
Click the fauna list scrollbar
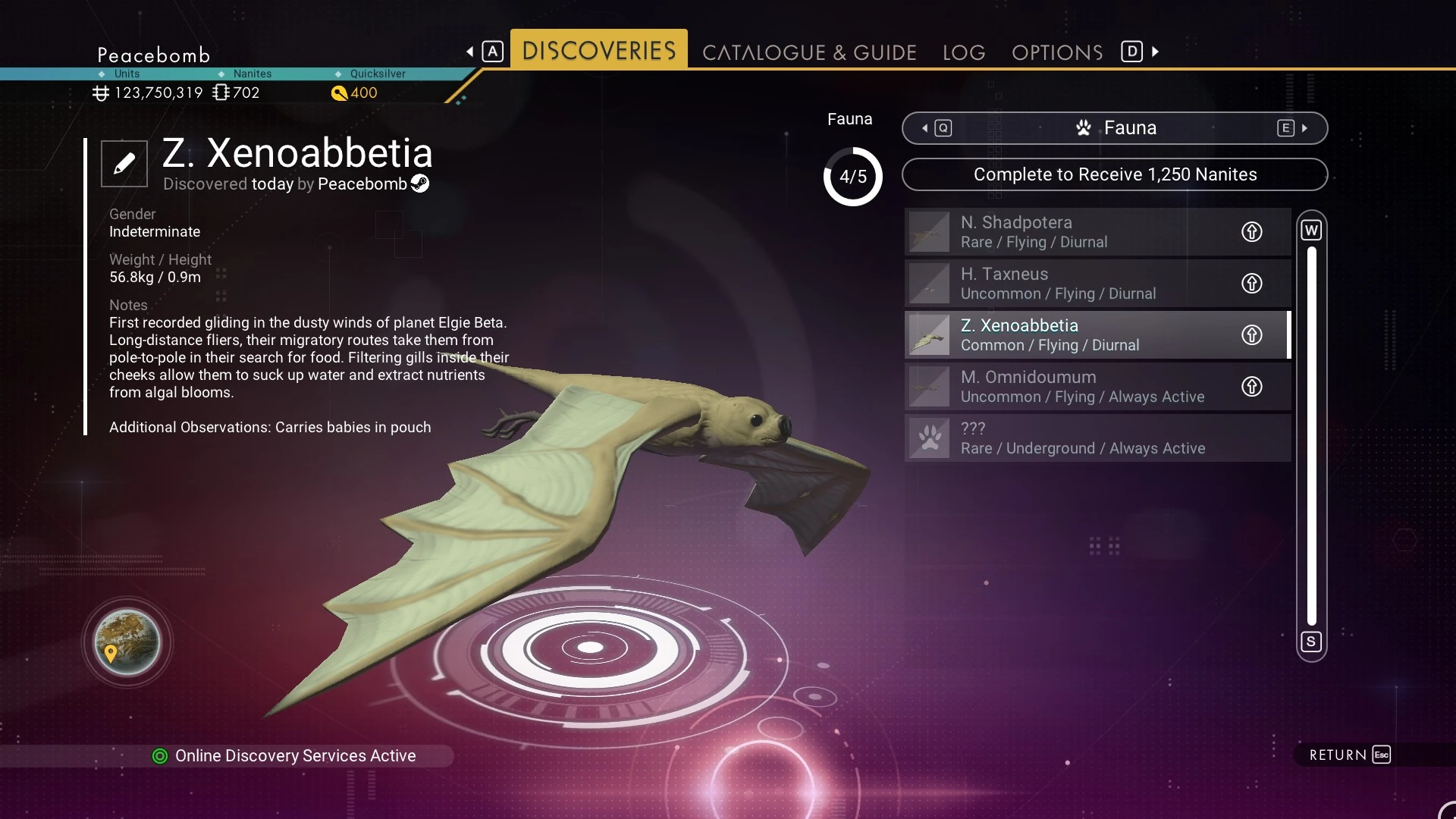[1311, 435]
